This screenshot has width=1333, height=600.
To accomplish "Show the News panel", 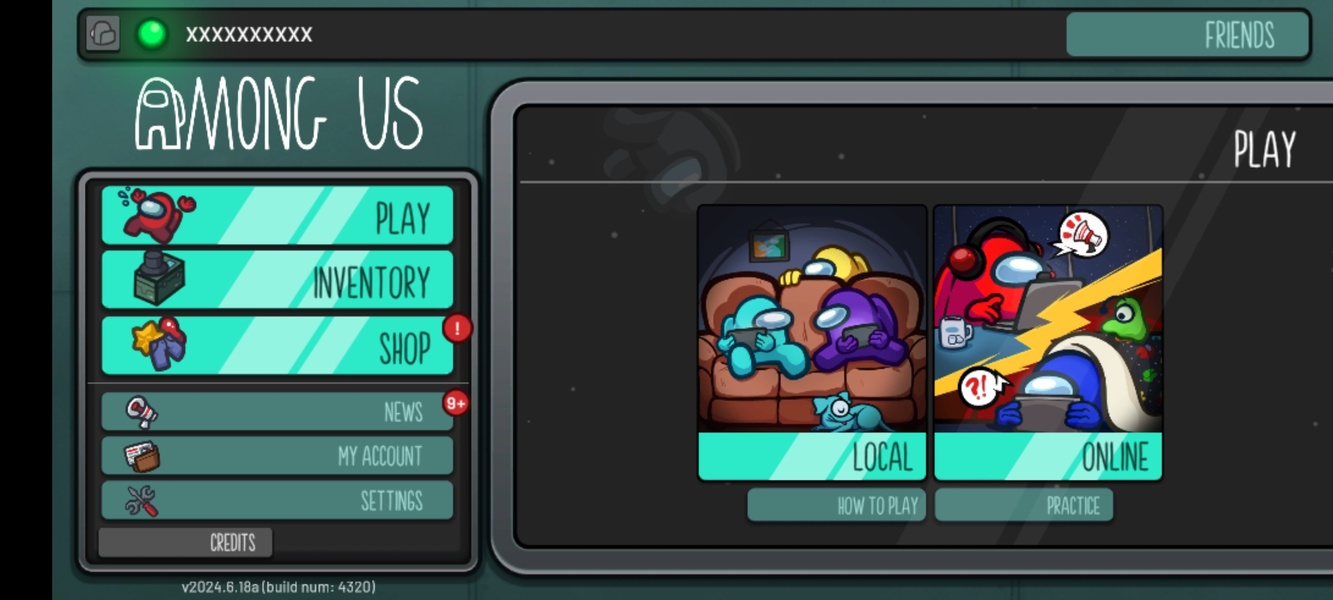I will click(x=277, y=411).
